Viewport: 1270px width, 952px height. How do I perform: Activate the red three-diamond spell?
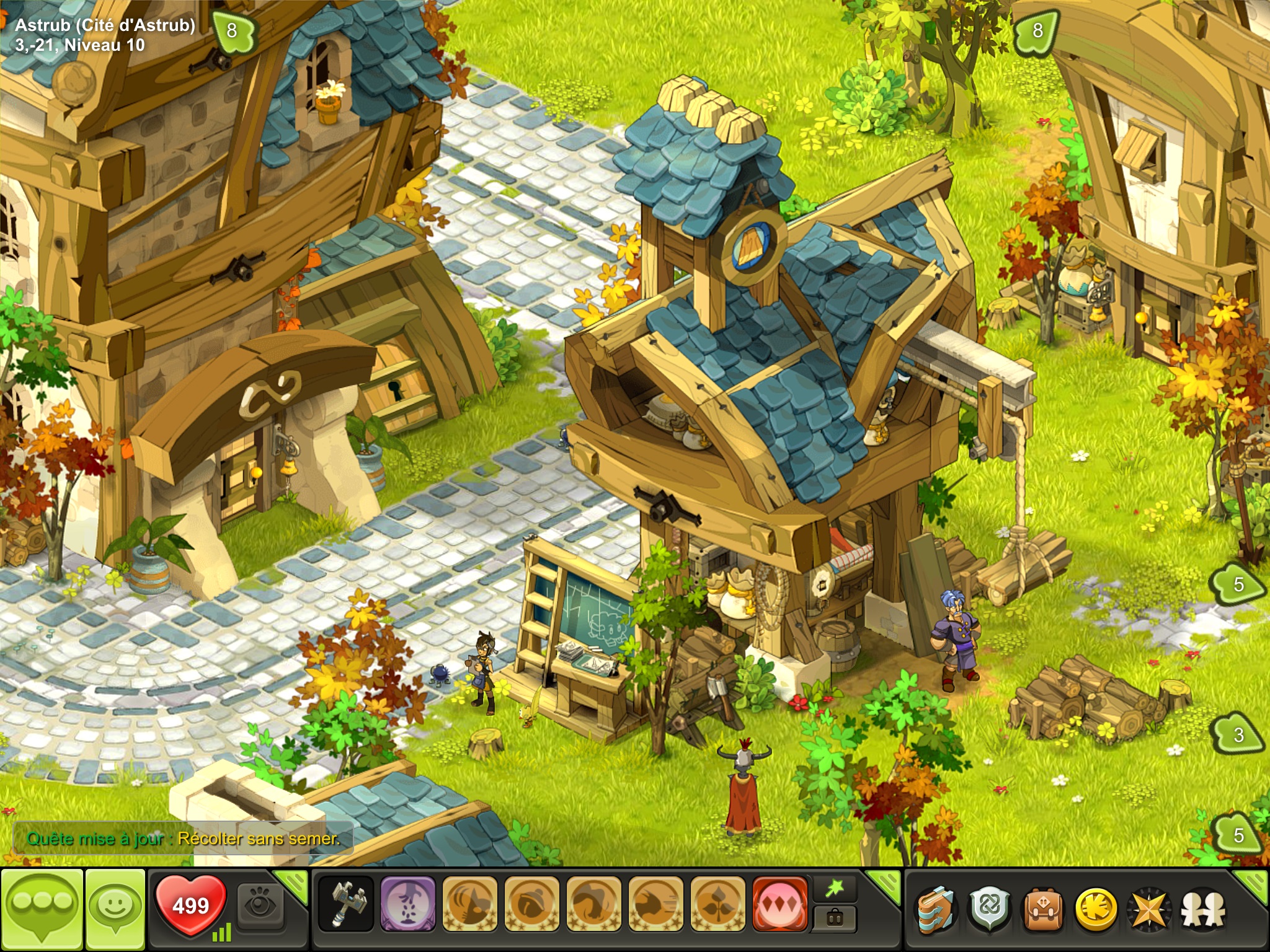coord(779,904)
